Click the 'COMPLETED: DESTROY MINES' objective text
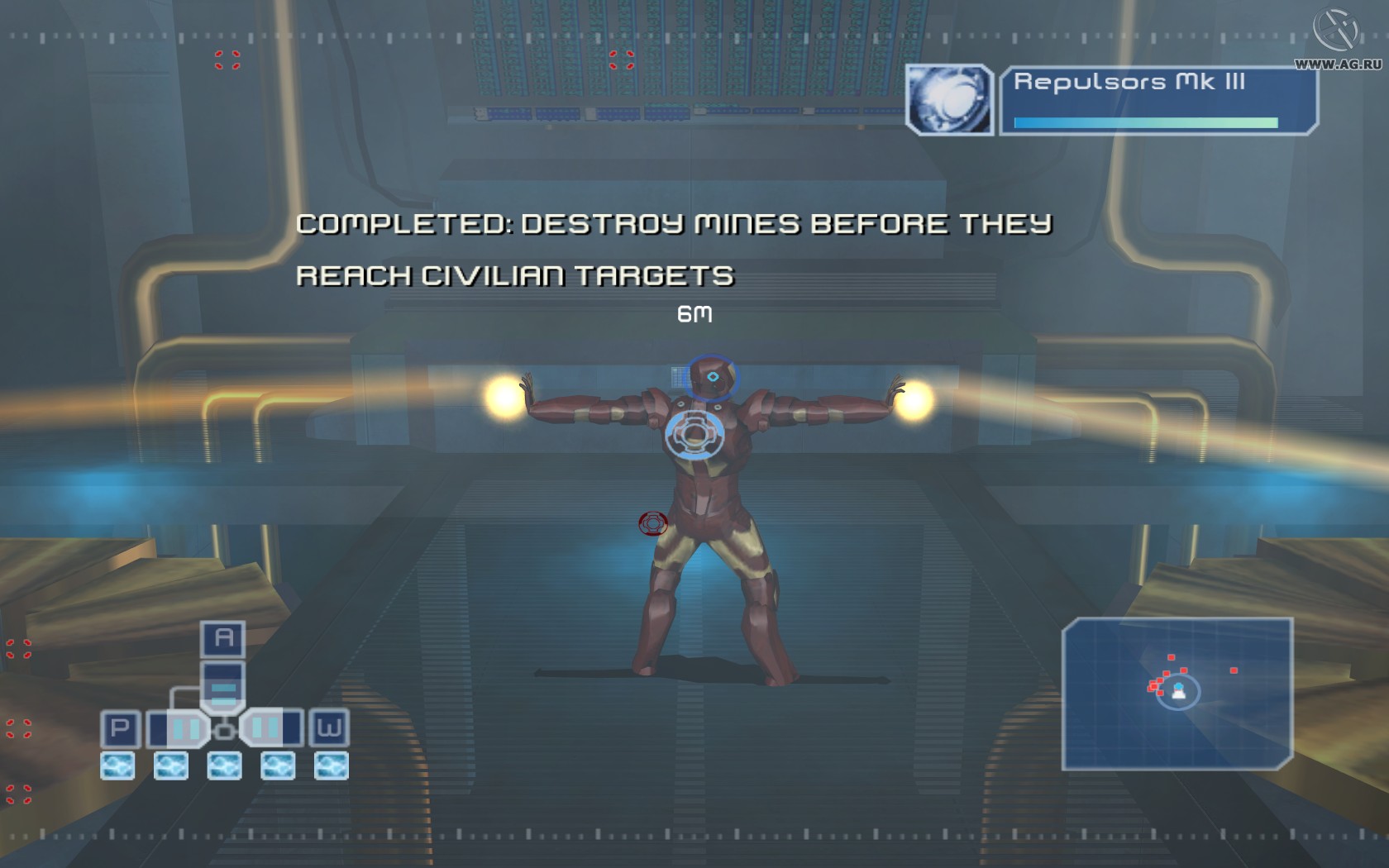Image resolution: width=1389 pixels, height=868 pixels. click(676, 223)
